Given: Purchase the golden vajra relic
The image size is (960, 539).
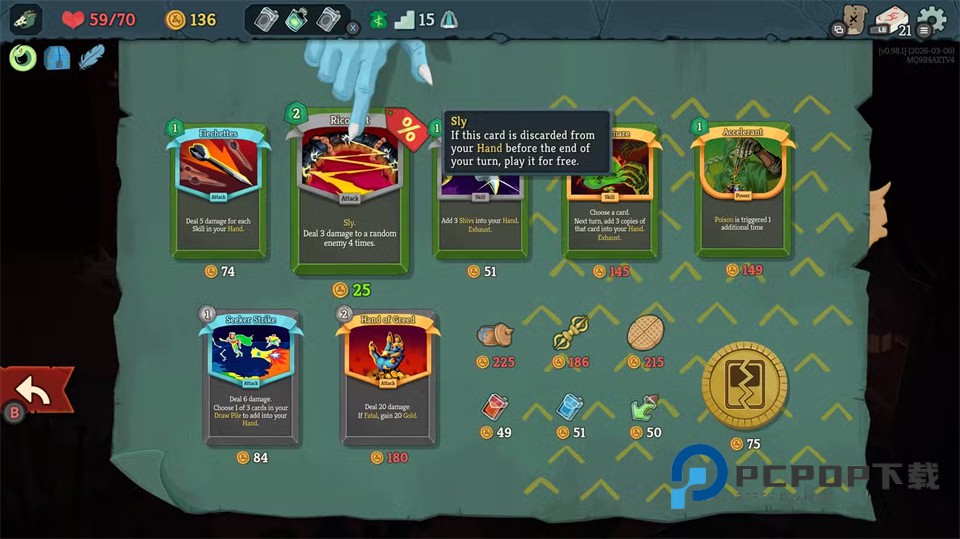Looking at the screenshot, I should [x=570, y=332].
